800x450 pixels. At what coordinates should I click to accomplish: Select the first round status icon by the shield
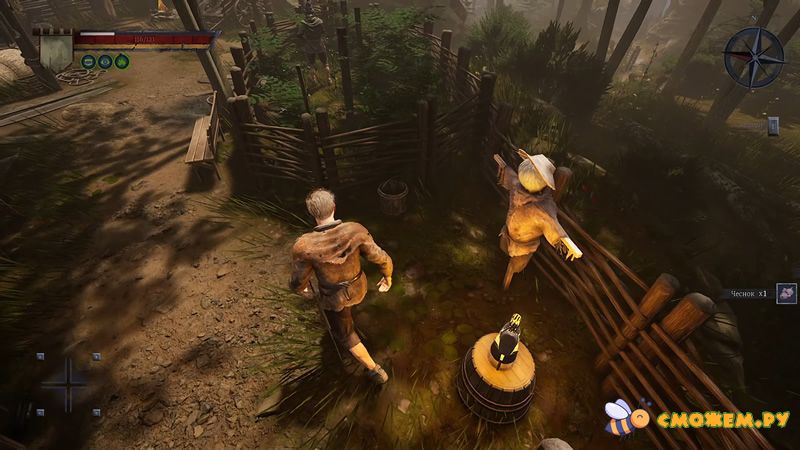click(x=88, y=61)
